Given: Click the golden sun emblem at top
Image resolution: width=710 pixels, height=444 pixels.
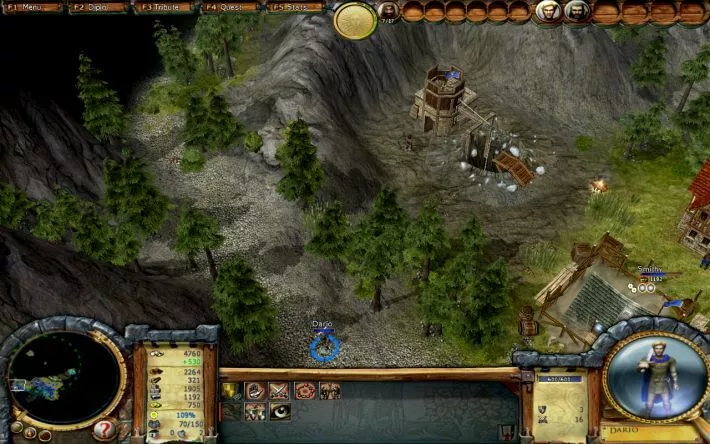Looking at the screenshot, I should [x=355, y=20].
